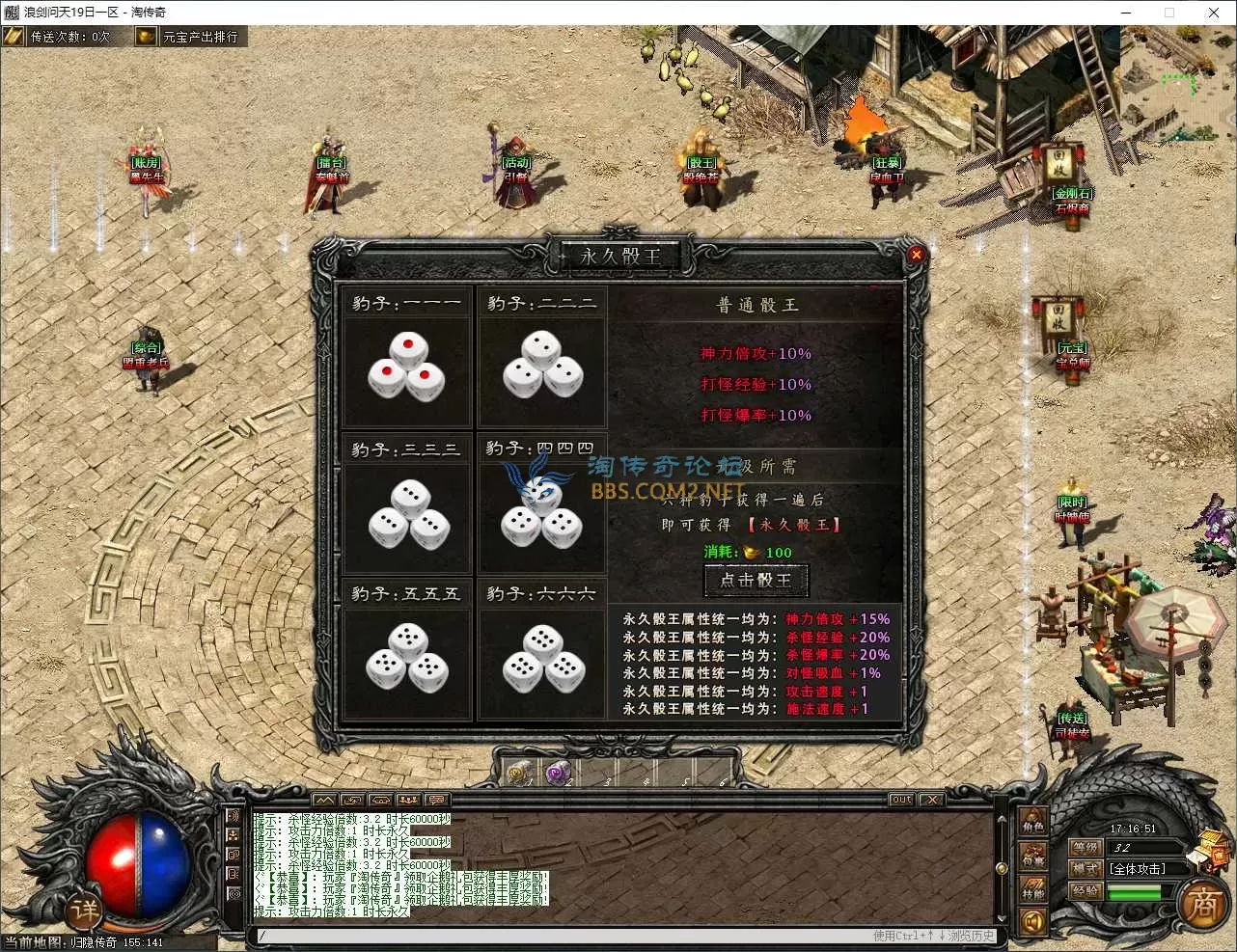Close the chat window with X
This screenshot has height=952, width=1237.
[x=931, y=800]
